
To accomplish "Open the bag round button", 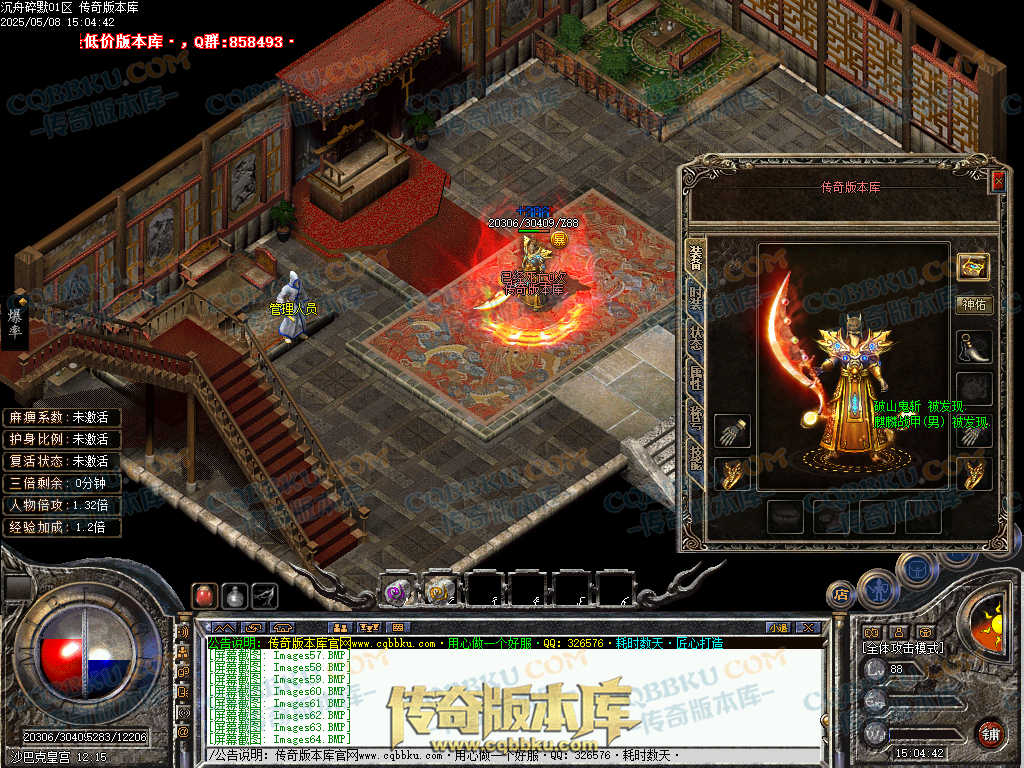I will [x=917, y=570].
